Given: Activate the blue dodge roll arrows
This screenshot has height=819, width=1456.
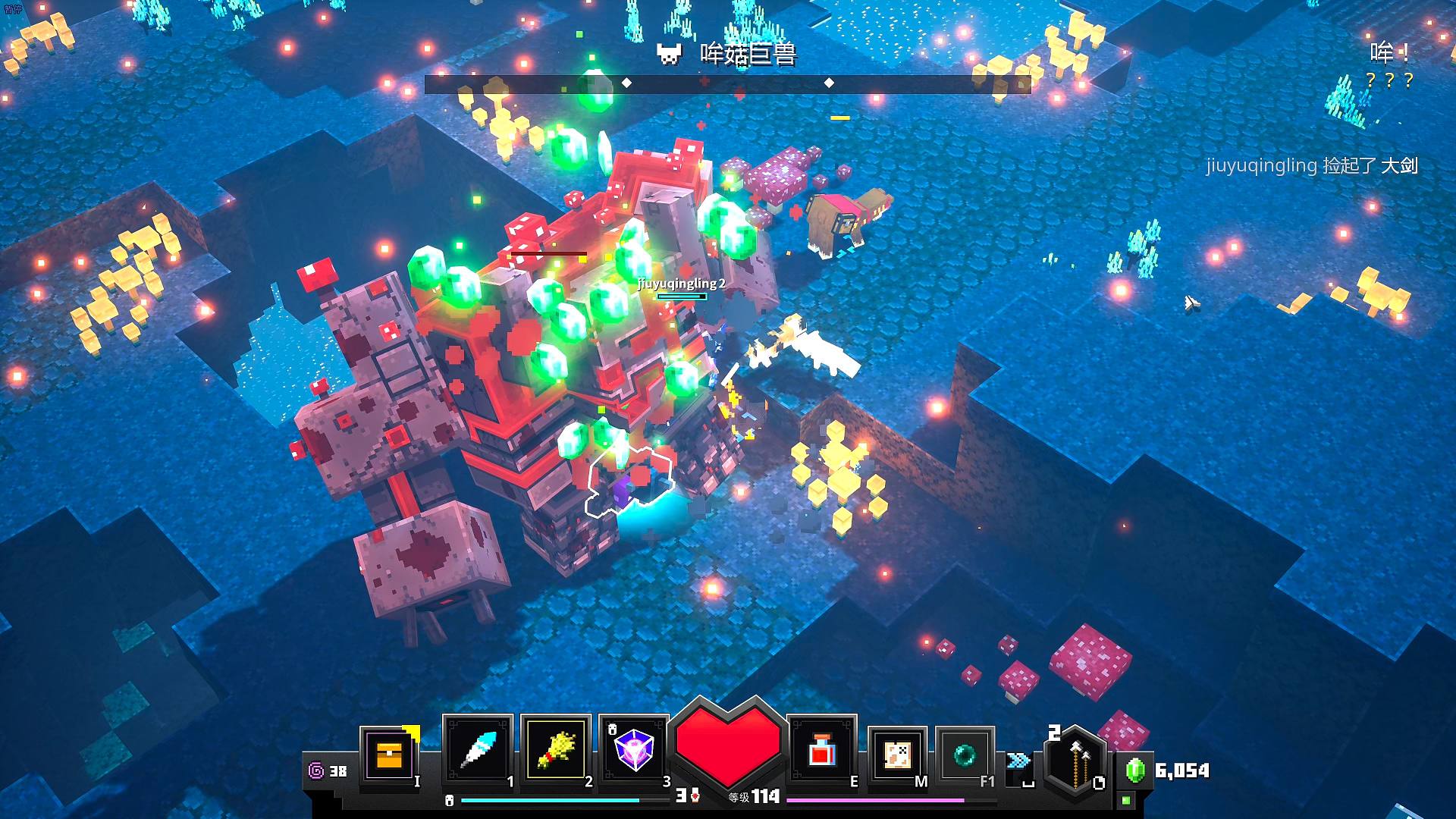Looking at the screenshot, I should click(x=1018, y=761).
